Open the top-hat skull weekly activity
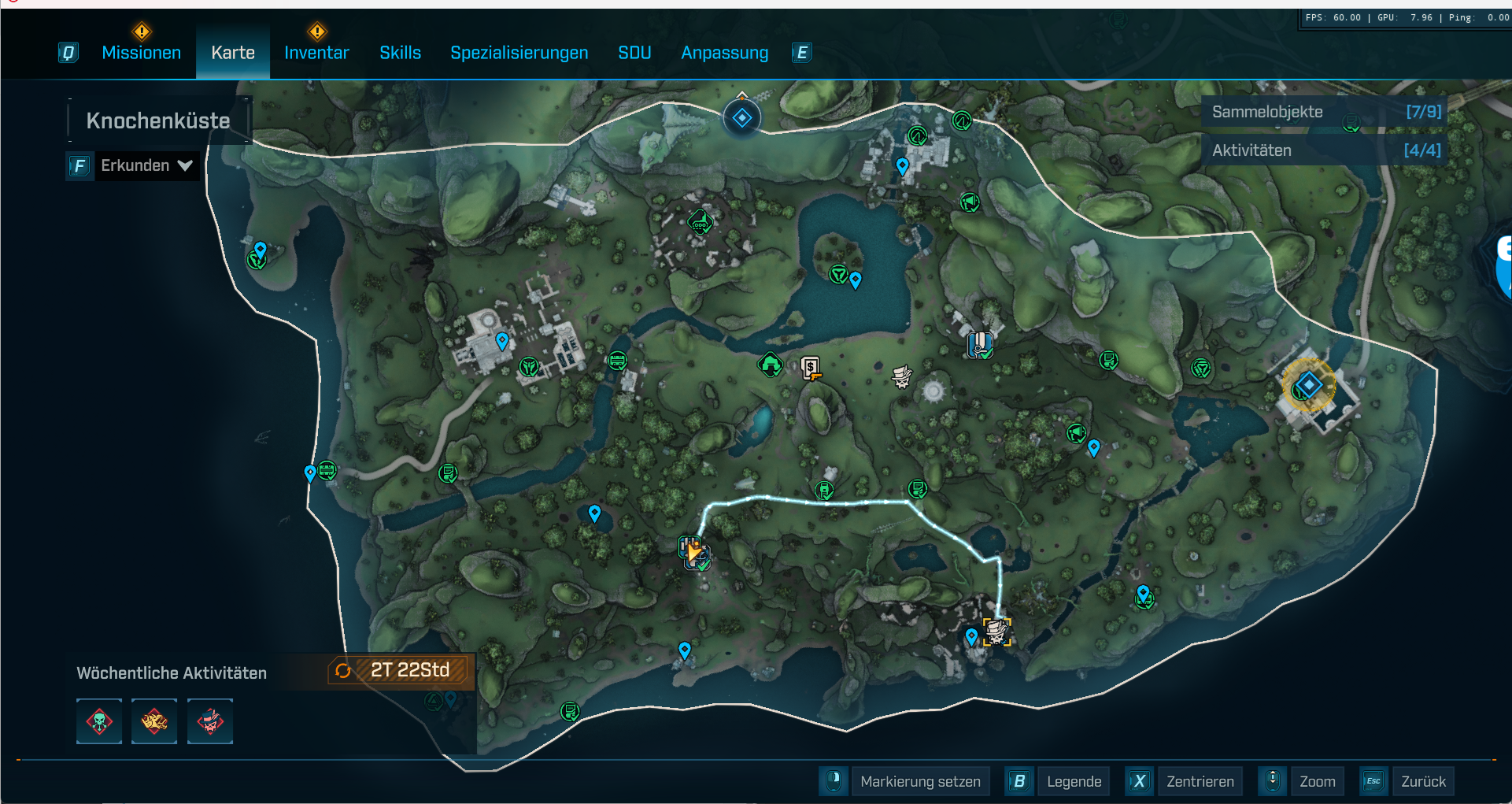1512x804 pixels. (210, 721)
